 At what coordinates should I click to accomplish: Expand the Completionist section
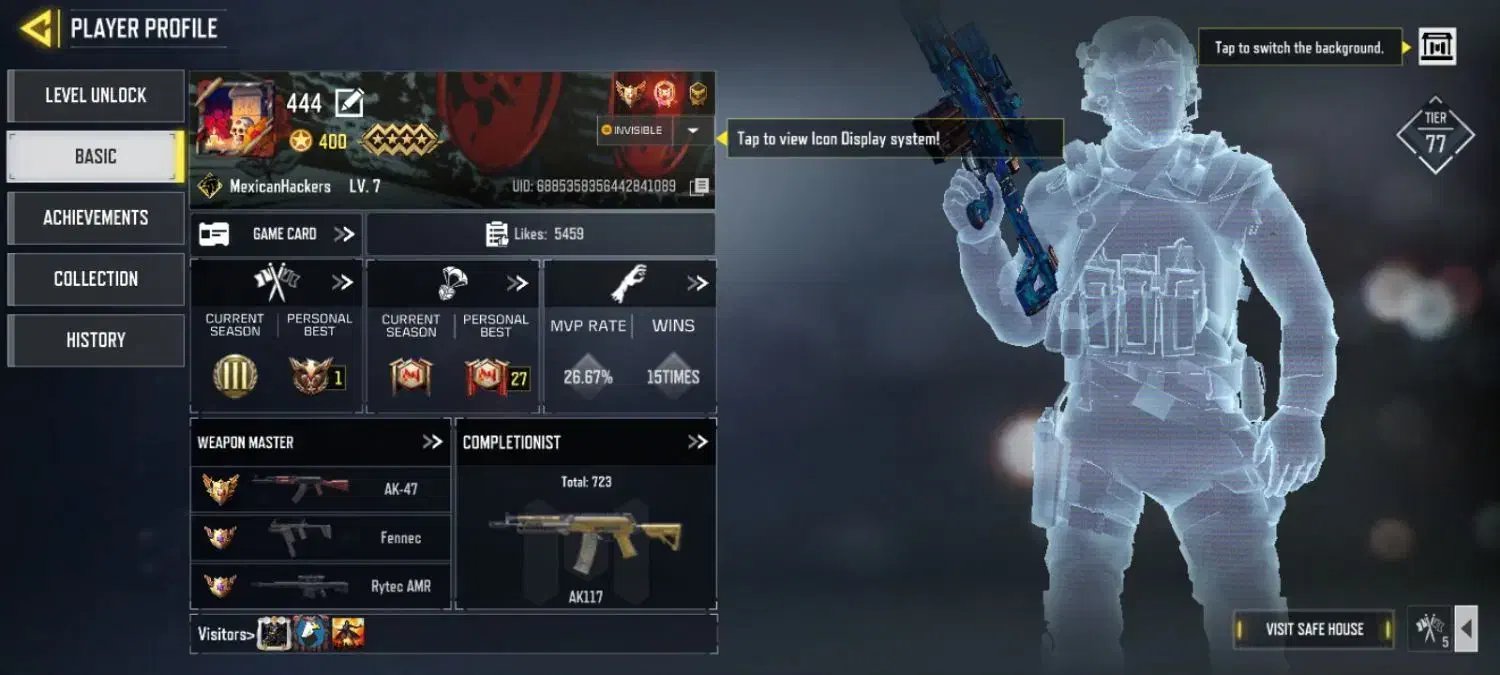pyautogui.click(x=697, y=442)
